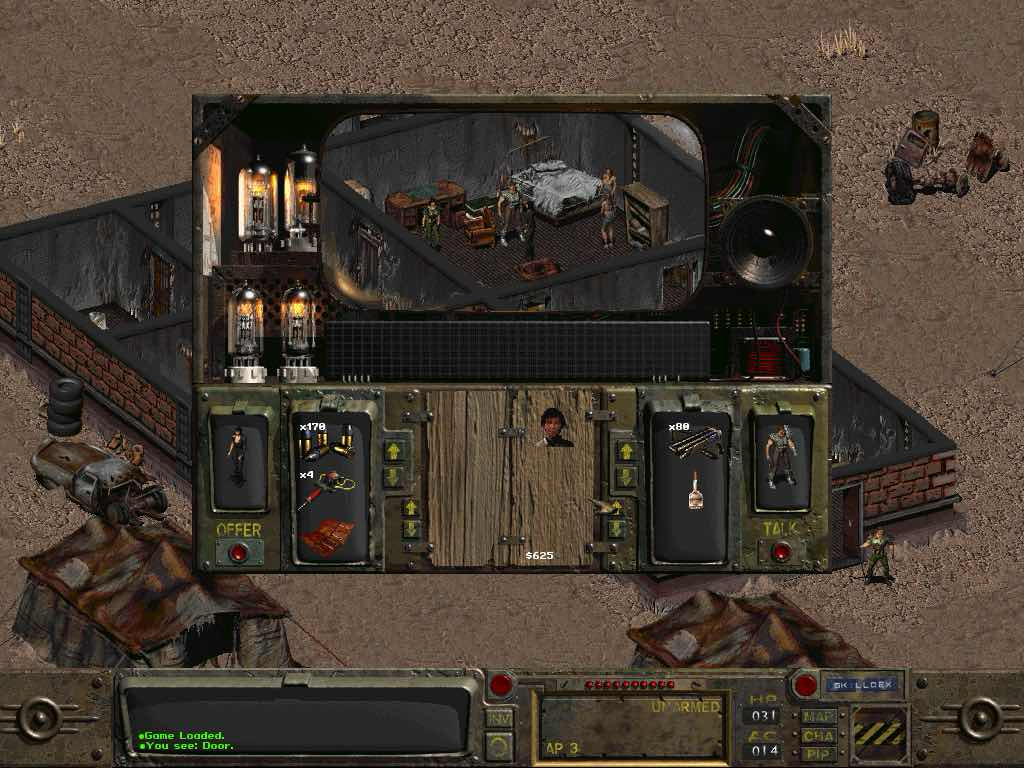Click the red button above INV
The width and height of the screenshot is (1024, 768).
(x=501, y=685)
